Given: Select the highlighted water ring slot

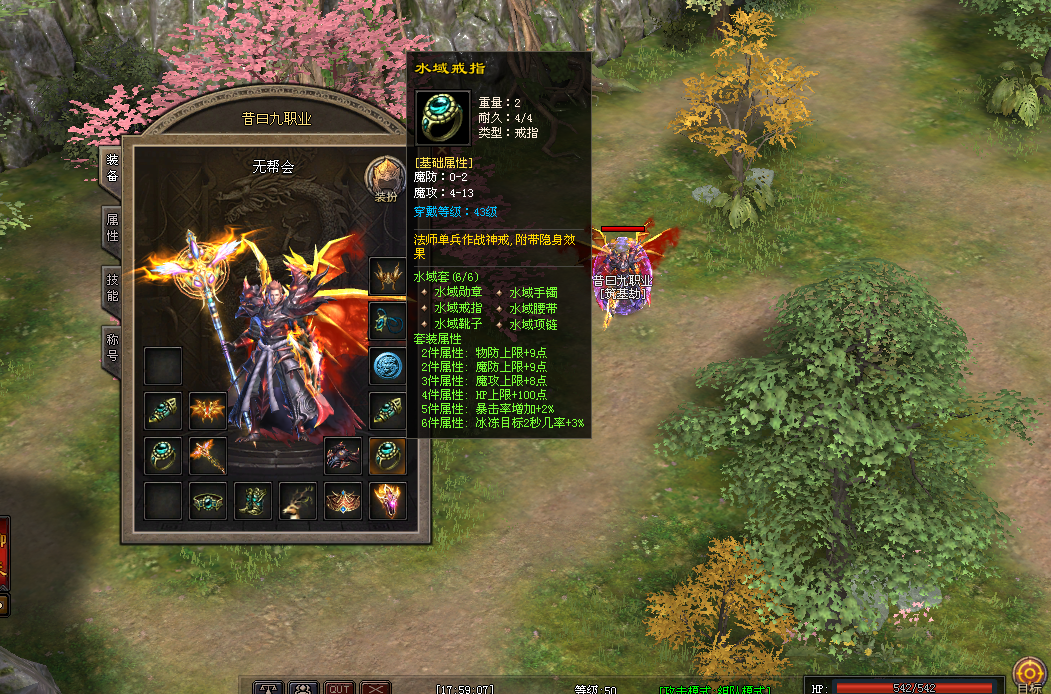Looking at the screenshot, I should 388,455.
